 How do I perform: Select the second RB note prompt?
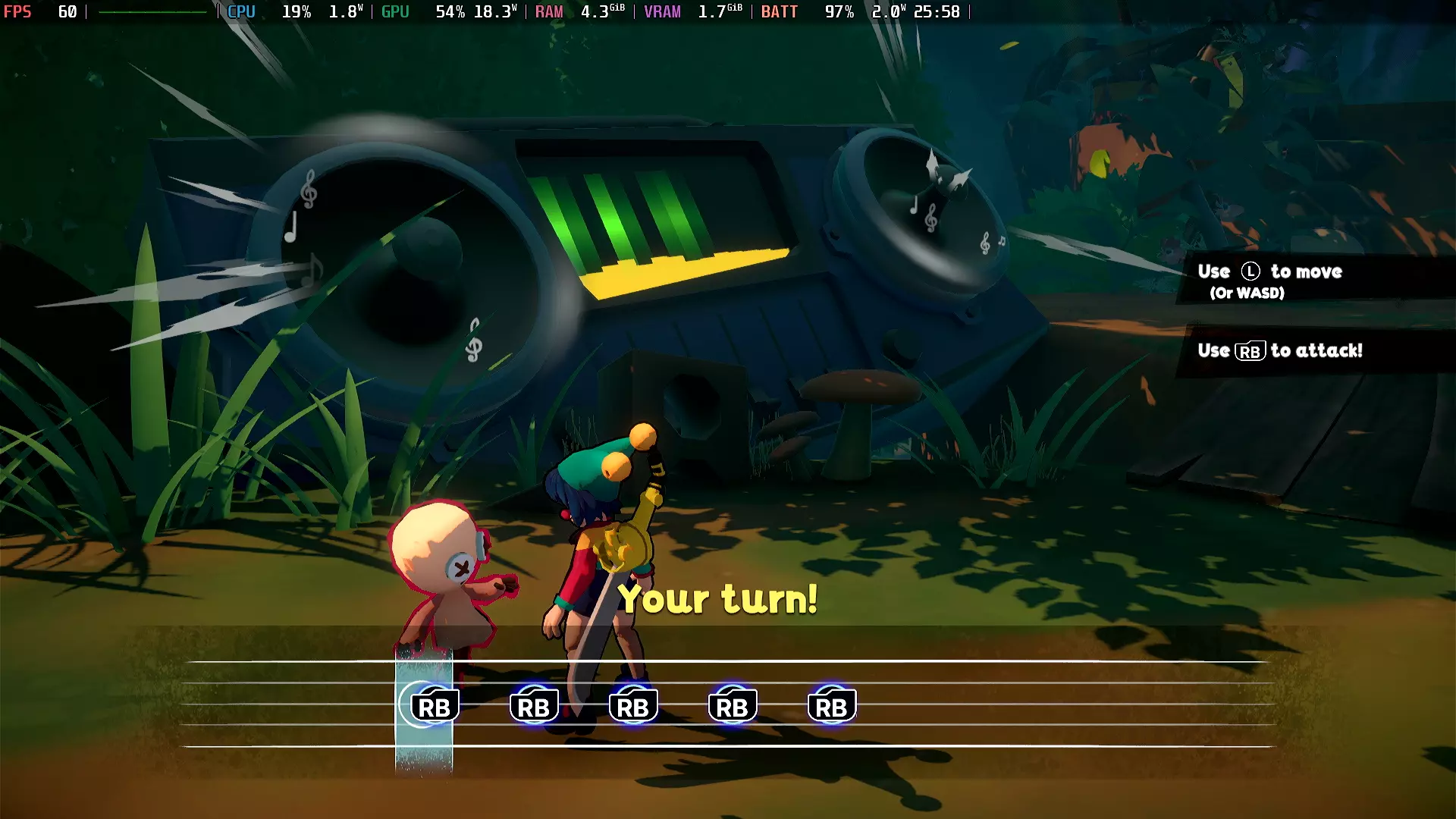click(534, 705)
